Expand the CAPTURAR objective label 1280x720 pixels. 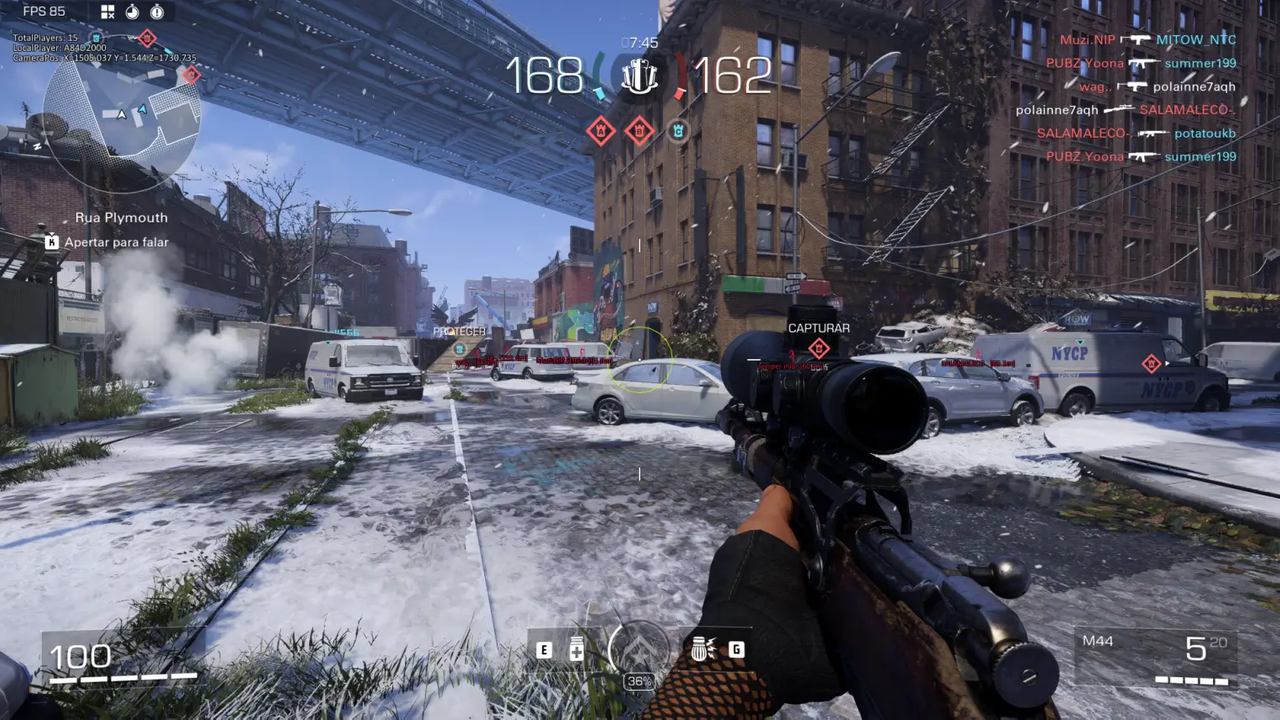pos(819,327)
